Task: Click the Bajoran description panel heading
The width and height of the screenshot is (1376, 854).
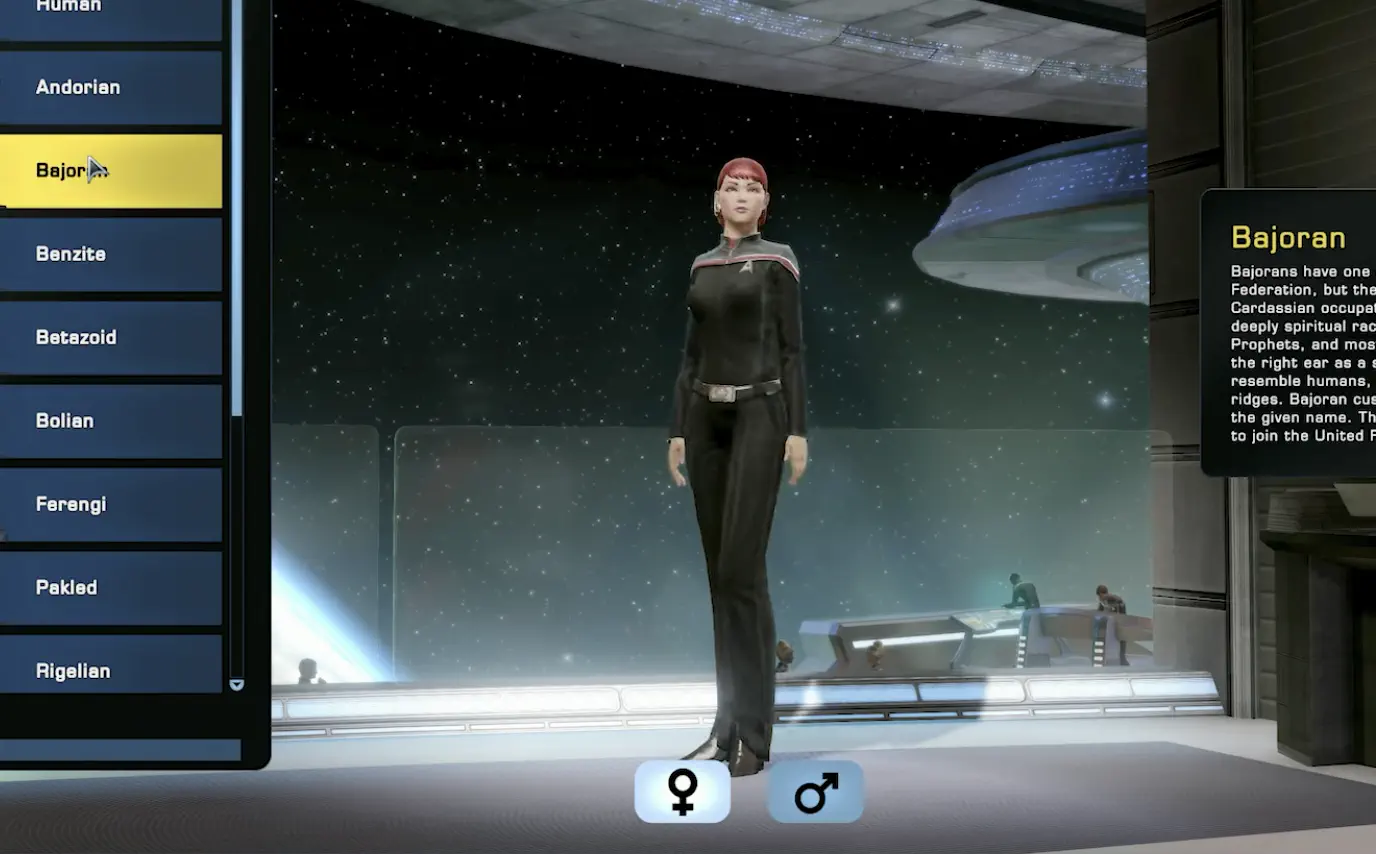Action: coord(1290,237)
